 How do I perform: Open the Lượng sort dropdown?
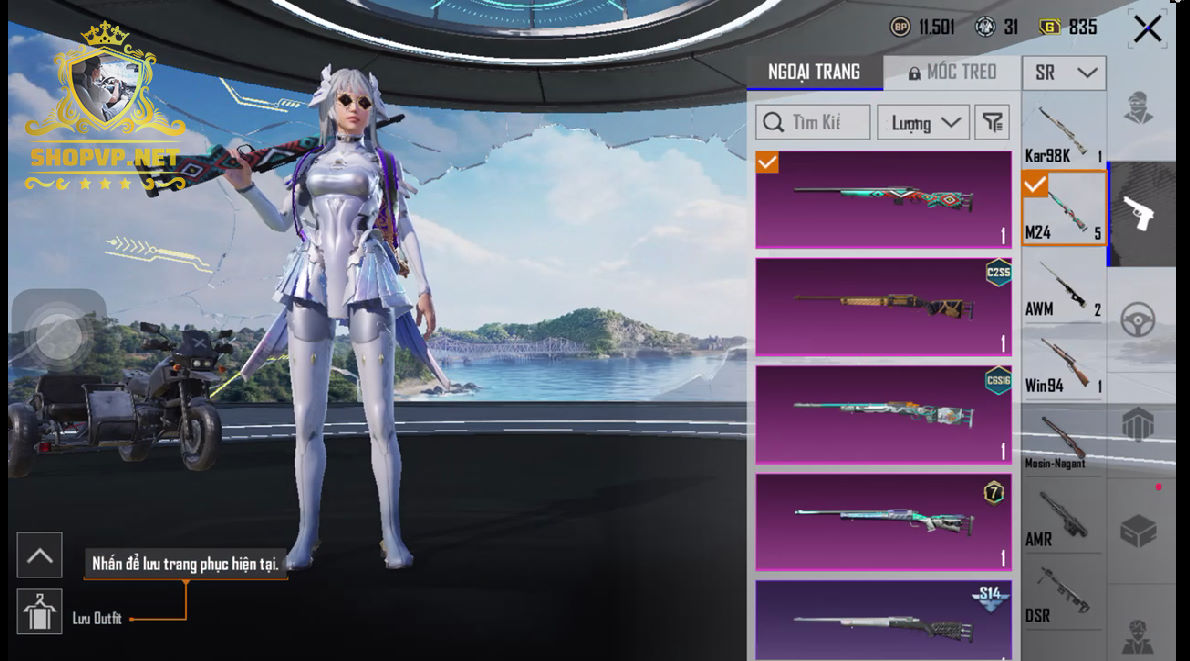coord(923,123)
